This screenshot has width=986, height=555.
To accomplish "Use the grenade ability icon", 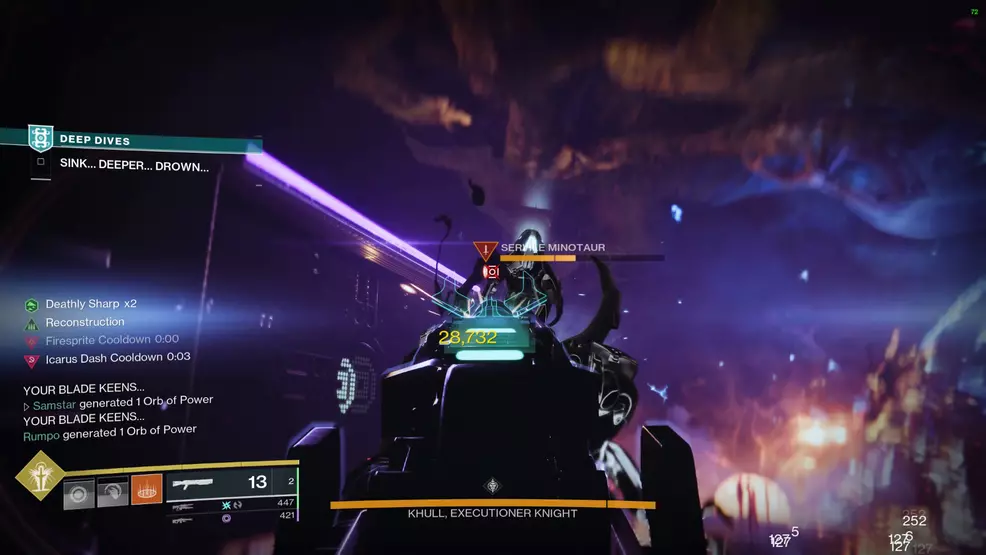I will click(x=79, y=491).
